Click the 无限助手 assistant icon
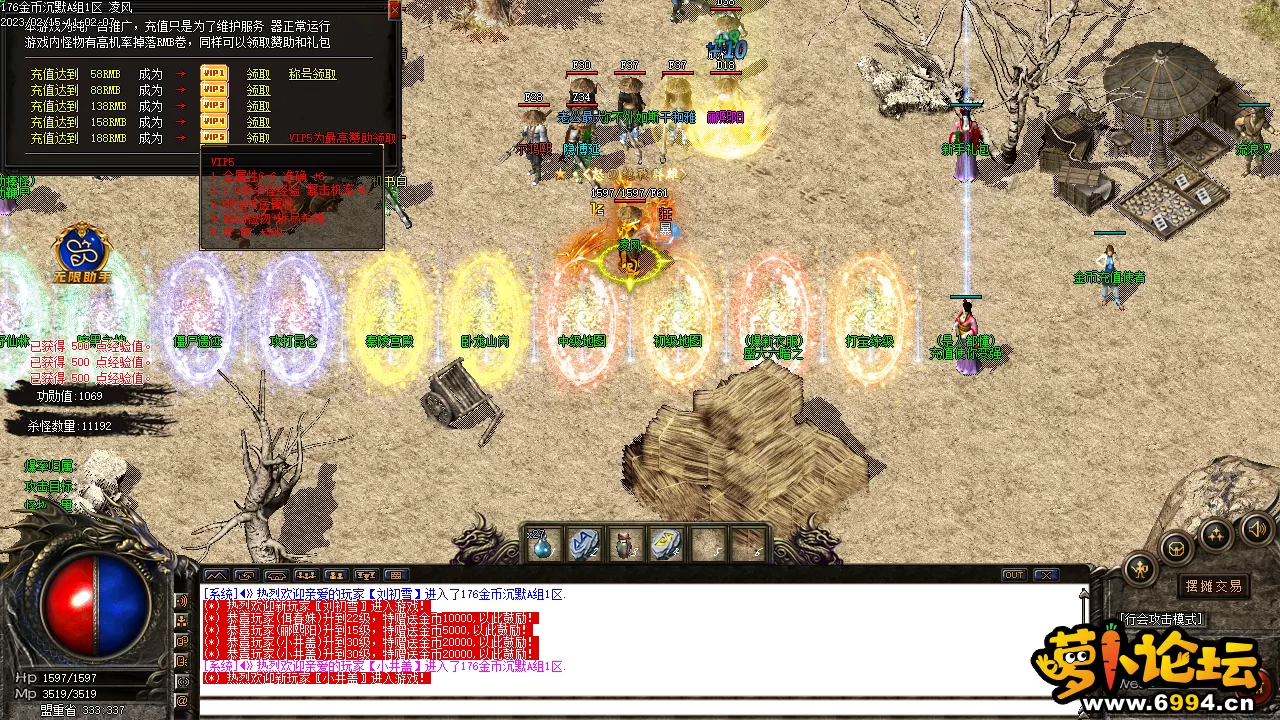1280x720 pixels. [x=82, y=254]
